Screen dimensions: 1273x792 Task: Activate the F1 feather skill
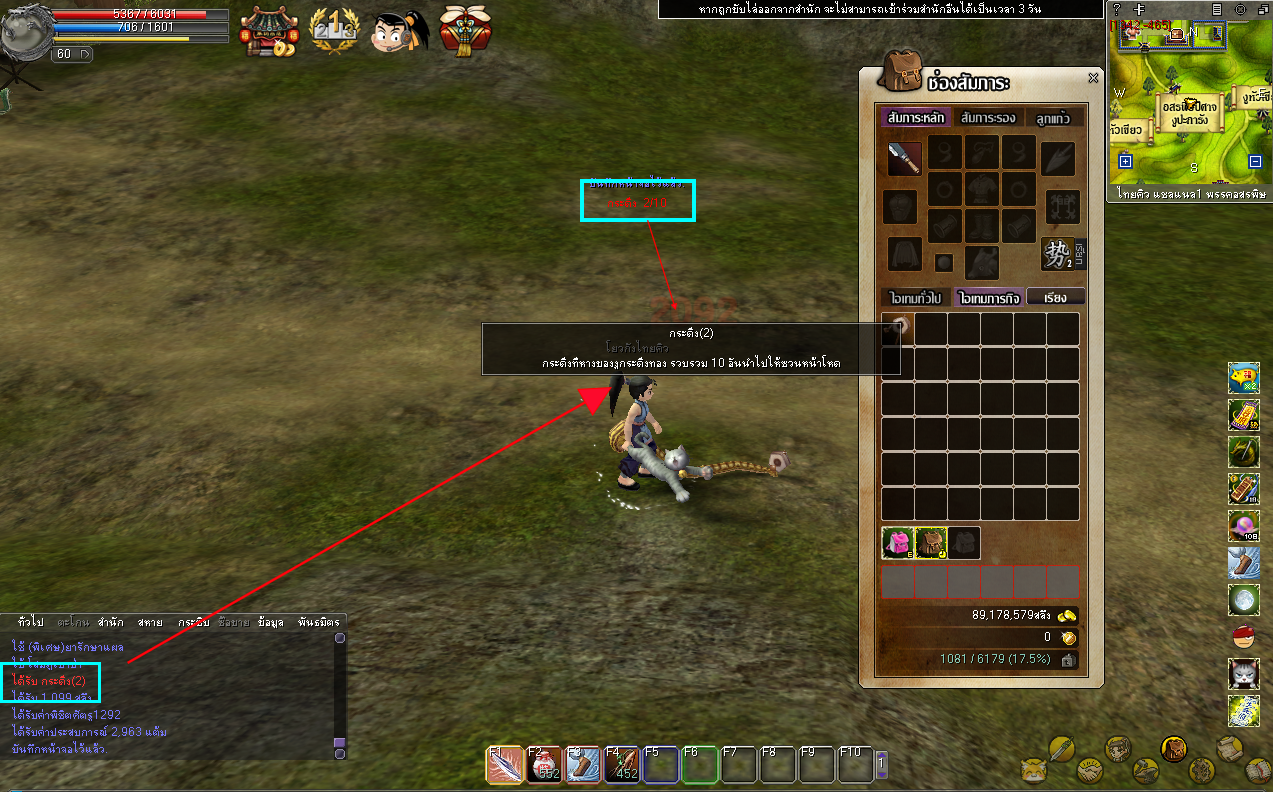(x=503, y=765)
